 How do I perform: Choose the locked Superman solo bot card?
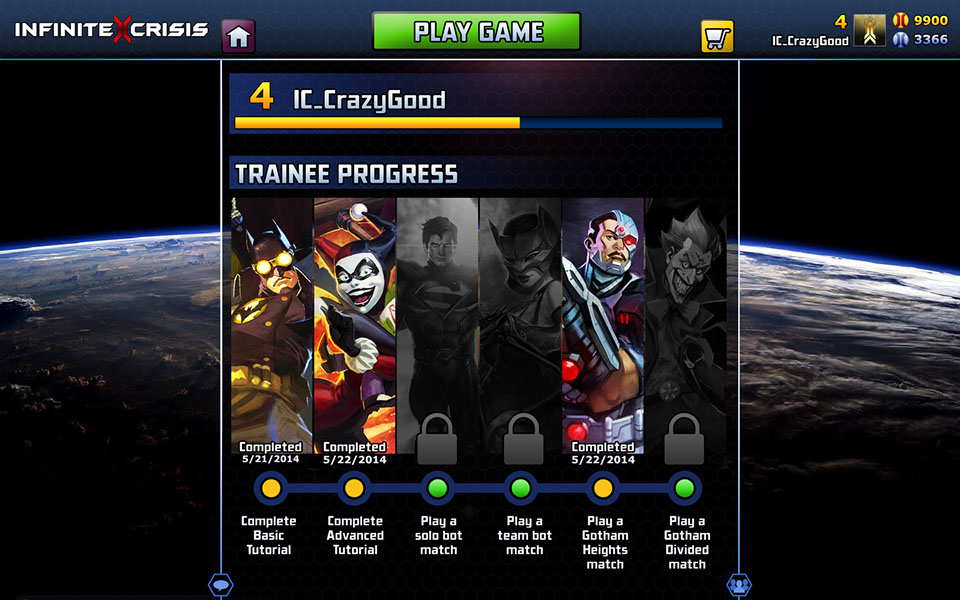pos(437,320)
